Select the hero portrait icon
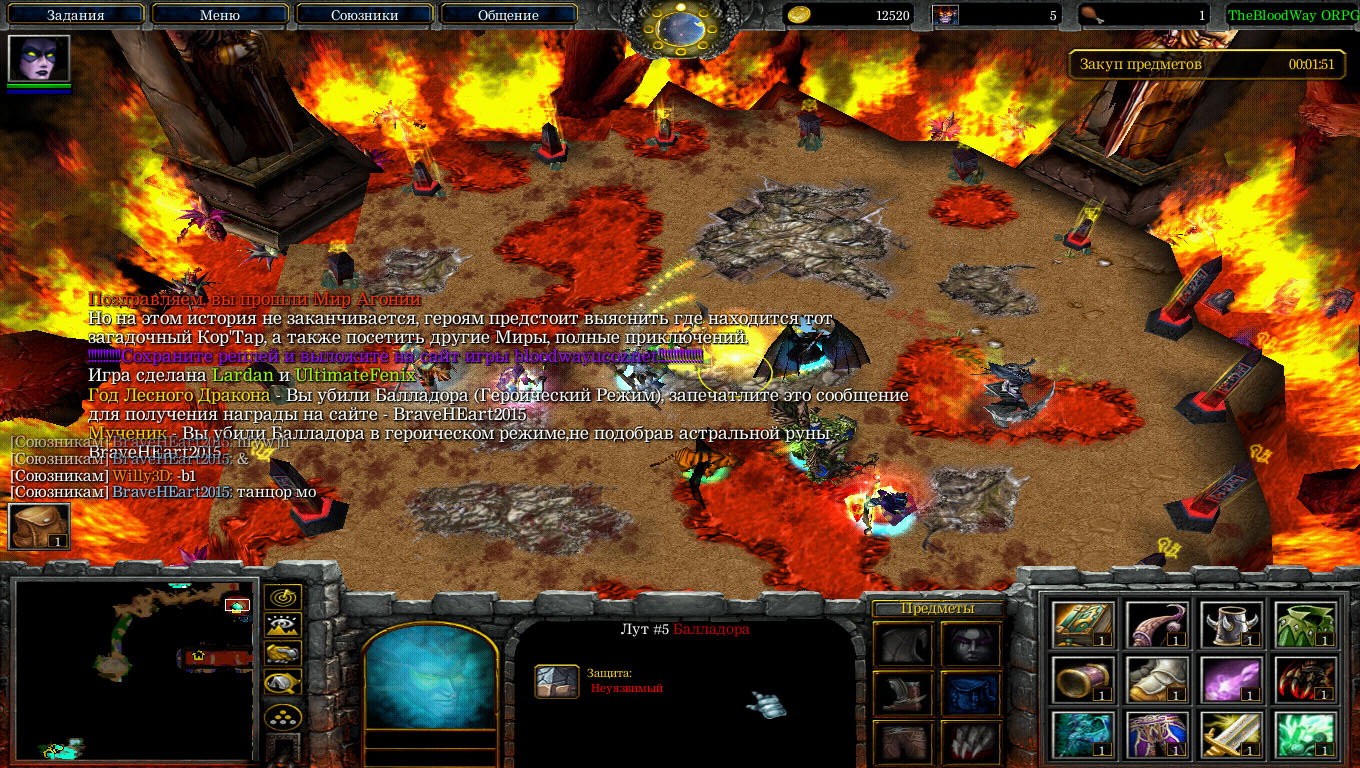 tap(39, 59)
